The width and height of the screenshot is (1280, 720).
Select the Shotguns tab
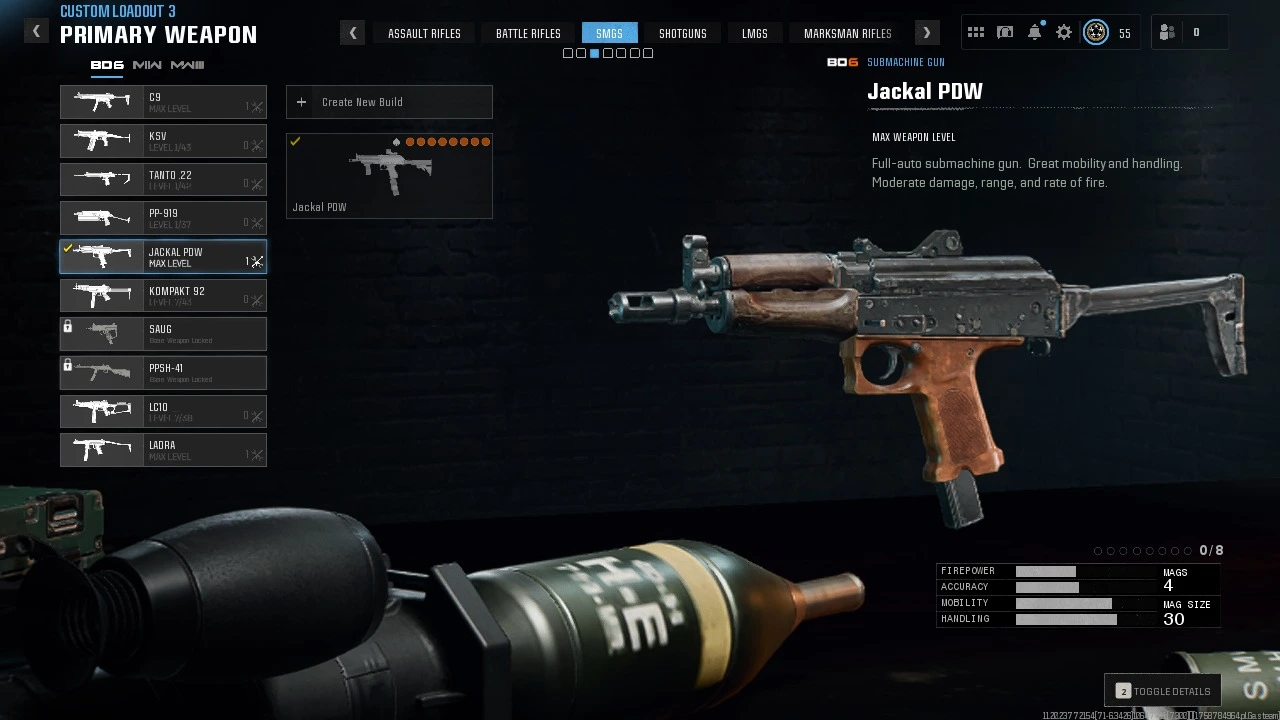(x=682, y=33)
